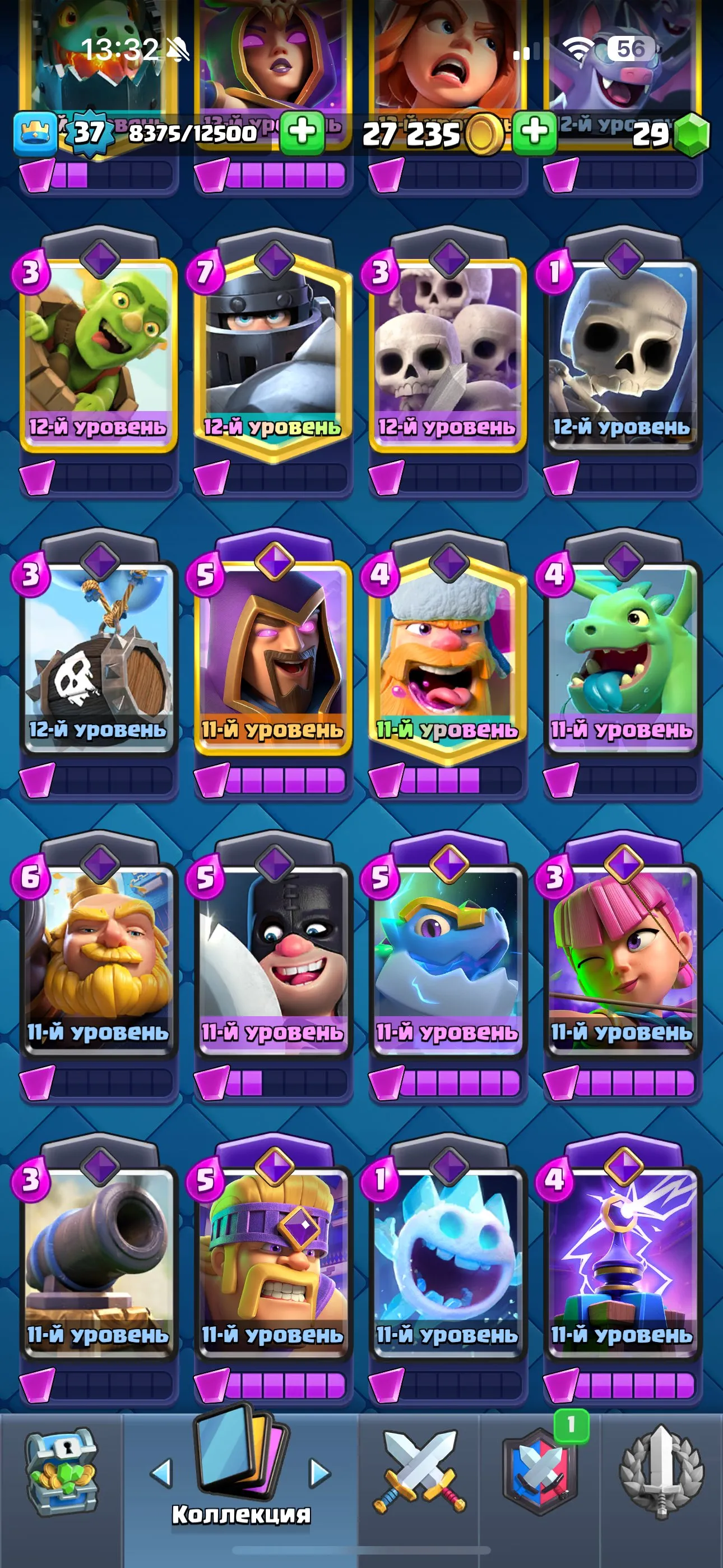The width and height of the screenshot is (723, 1568).
Task: Open the shop via treasure chest icon
Action: (64, 1473)
